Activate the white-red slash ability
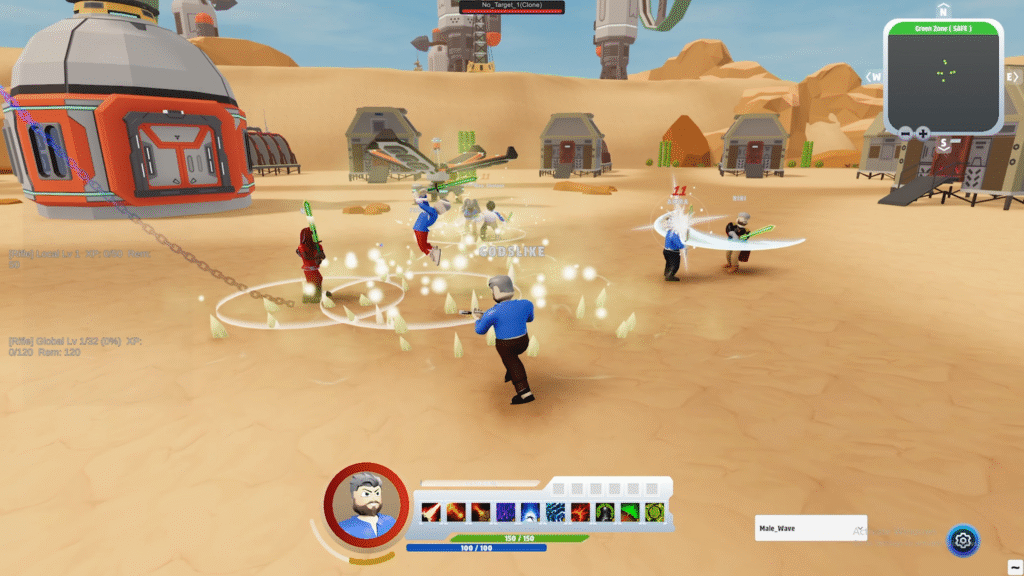The height and width of the screenshot is (576, 1024). click(x=432, y=512)
